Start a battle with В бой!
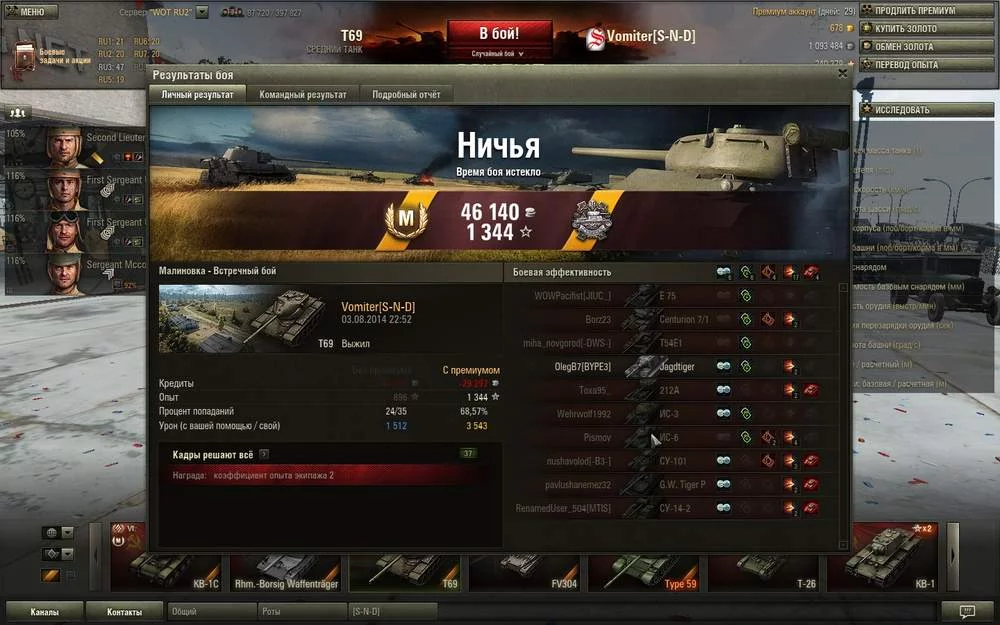 tap(499, 35)
